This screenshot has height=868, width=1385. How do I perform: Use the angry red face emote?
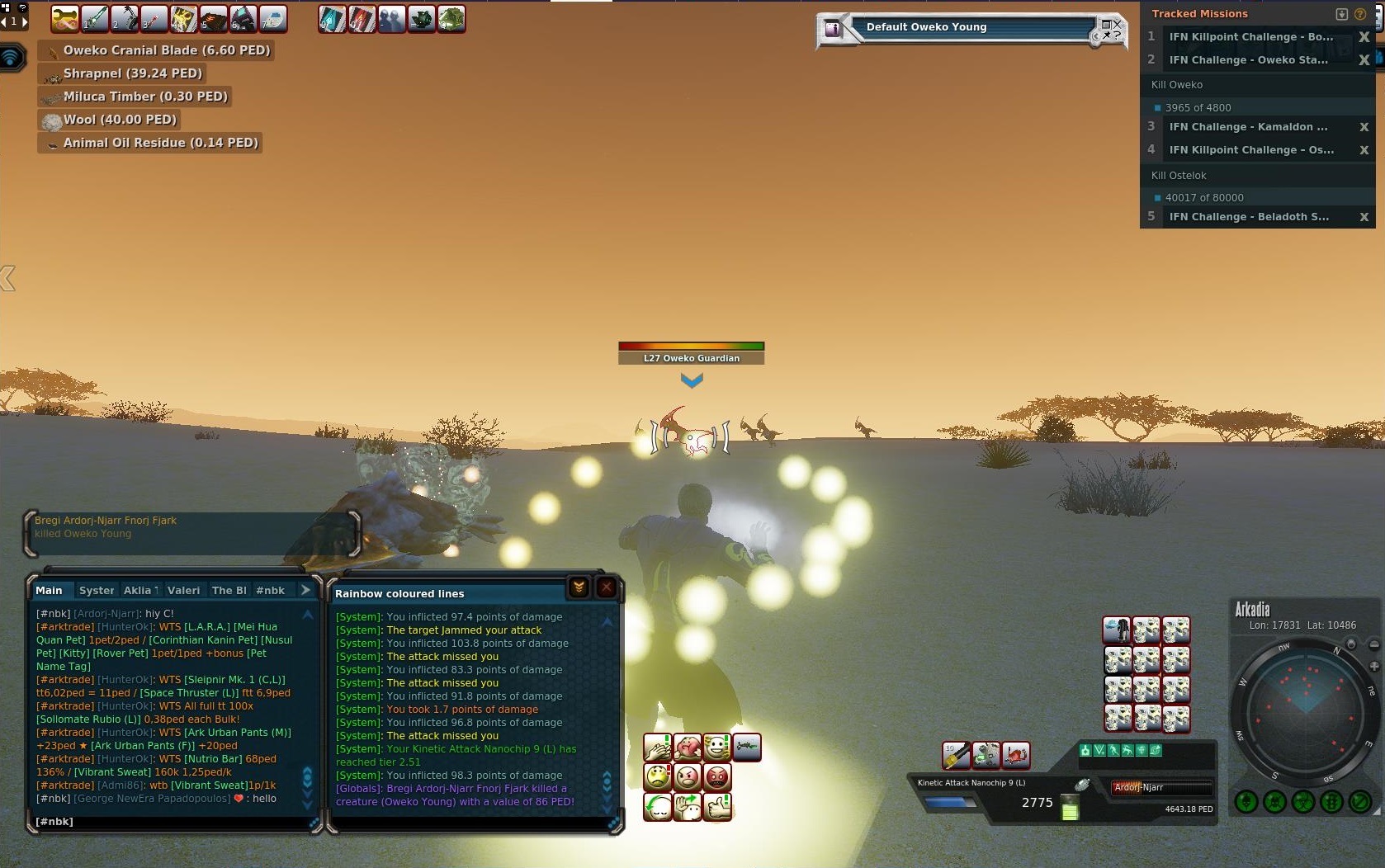click(718, 777)
